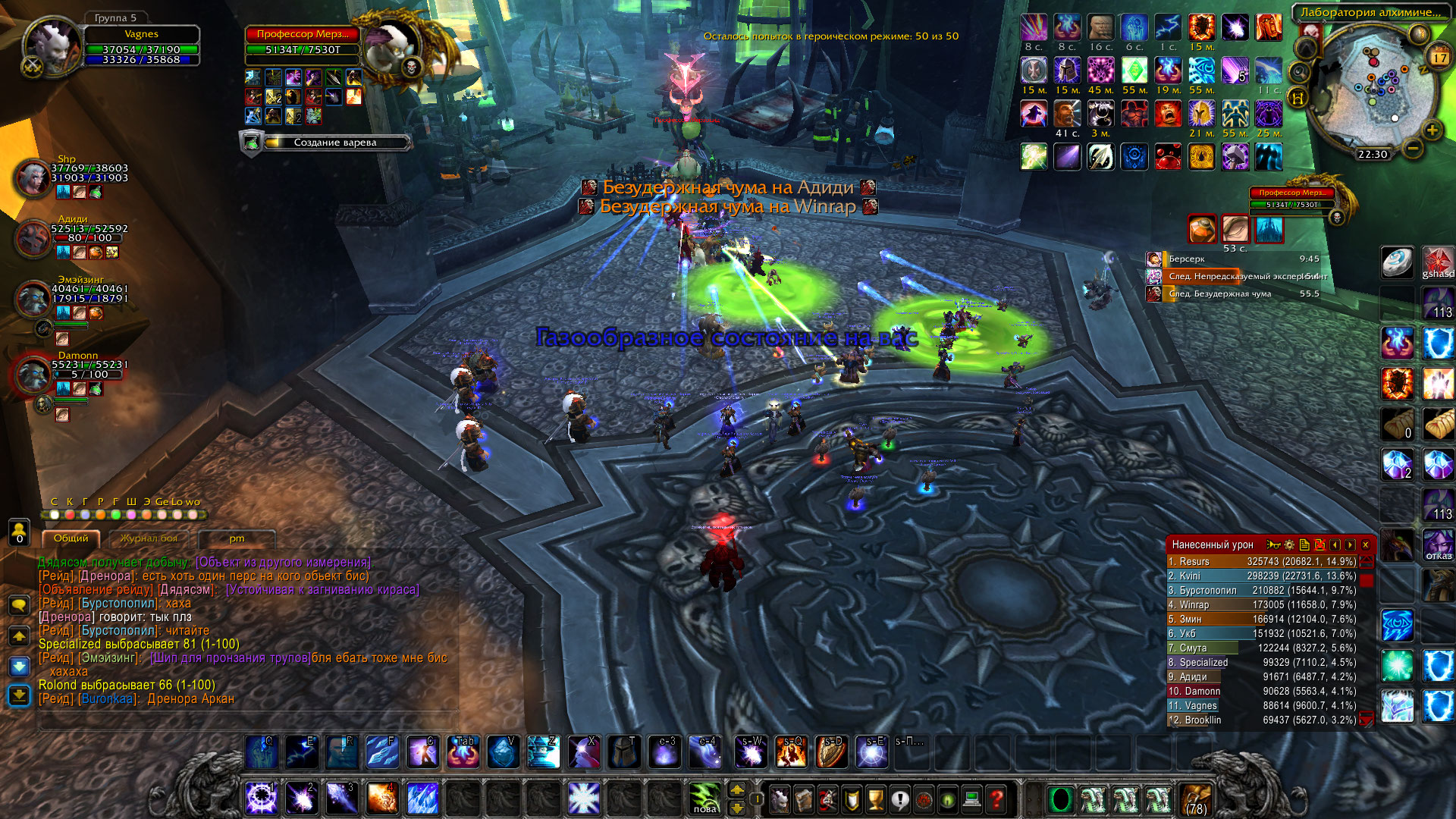Screen dimensions: 1456x819
Task: Switch to the Журнал боя chat tab
Action: click(x=149, y=538)
